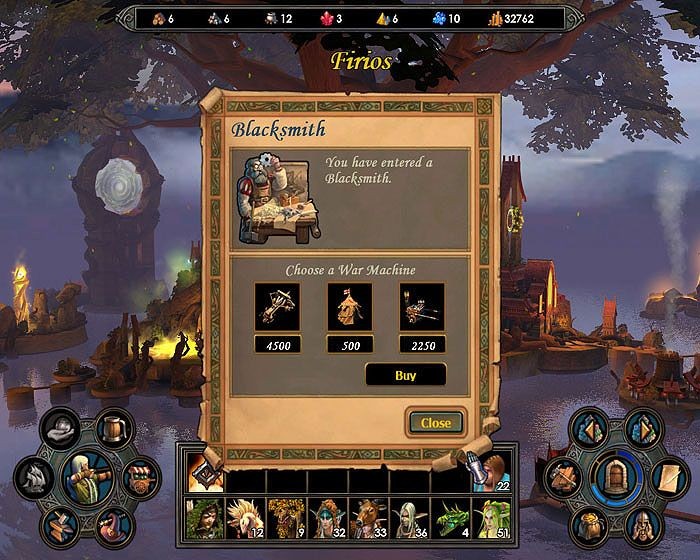This screenshot has width=700, height=560.
Task: Leave town through the central door icon
Action: click(x=613, y=477)
